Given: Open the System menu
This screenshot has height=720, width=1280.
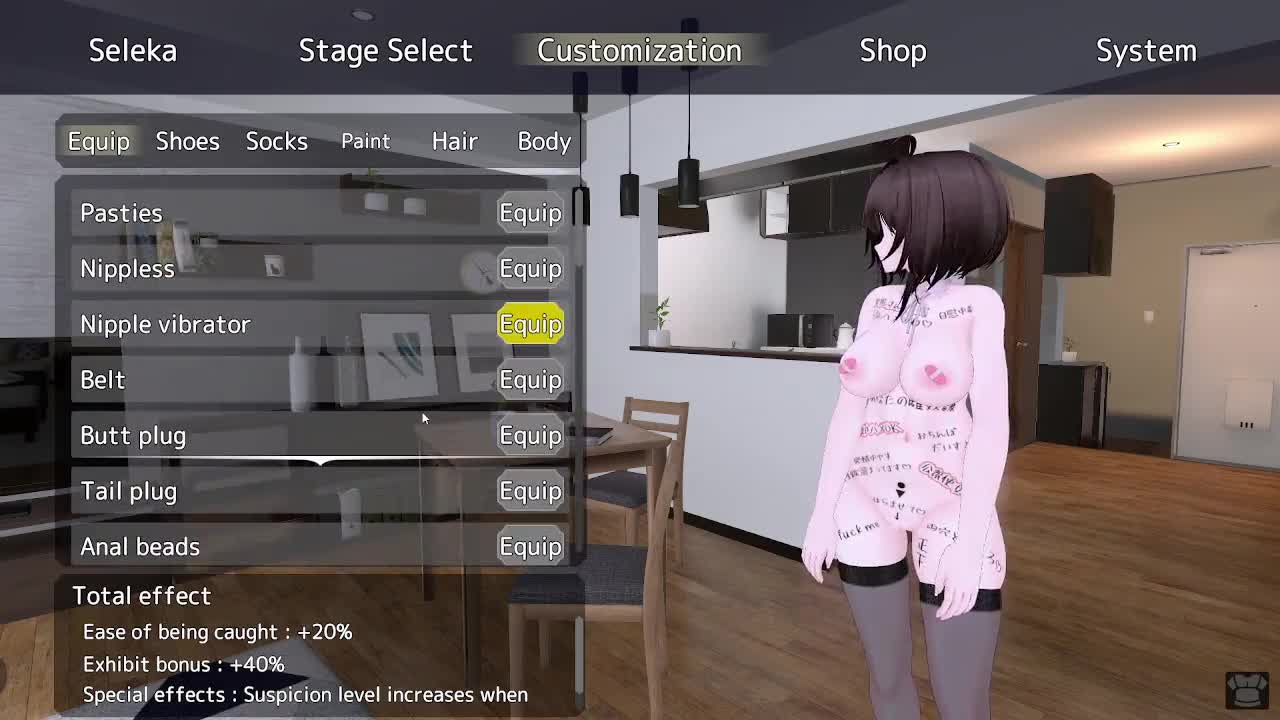Looking at the screenshot, I should 1146,51.
